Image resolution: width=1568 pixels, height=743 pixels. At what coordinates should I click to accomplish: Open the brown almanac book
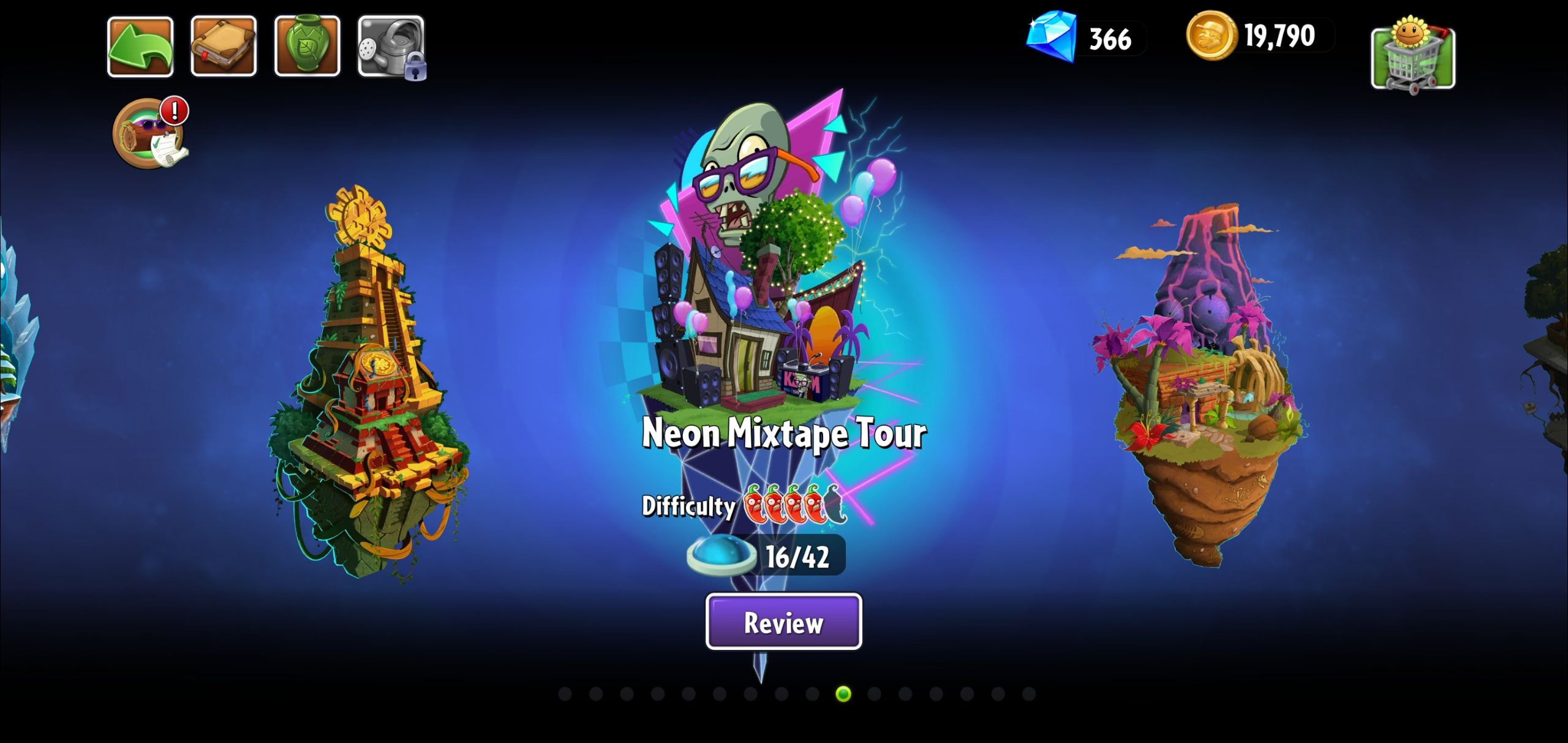pos(224,47)
